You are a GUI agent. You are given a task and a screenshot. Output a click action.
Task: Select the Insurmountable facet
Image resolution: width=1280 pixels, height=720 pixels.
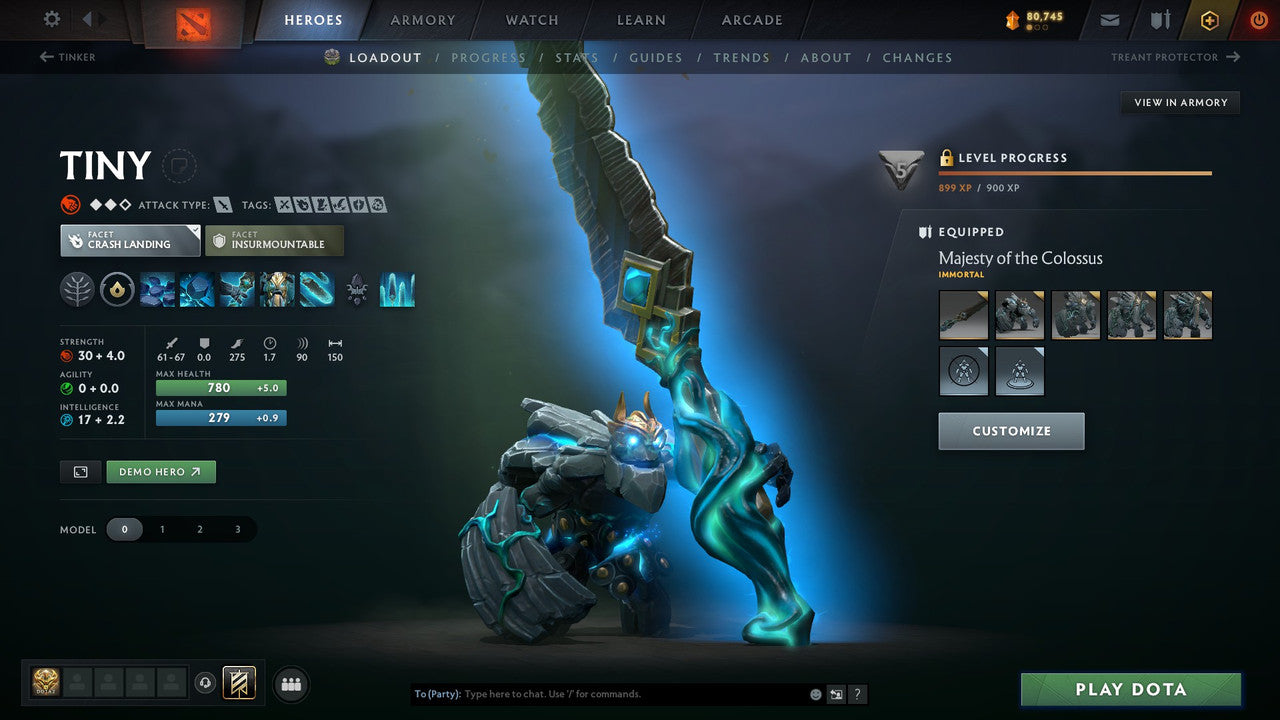pos(275,240)
